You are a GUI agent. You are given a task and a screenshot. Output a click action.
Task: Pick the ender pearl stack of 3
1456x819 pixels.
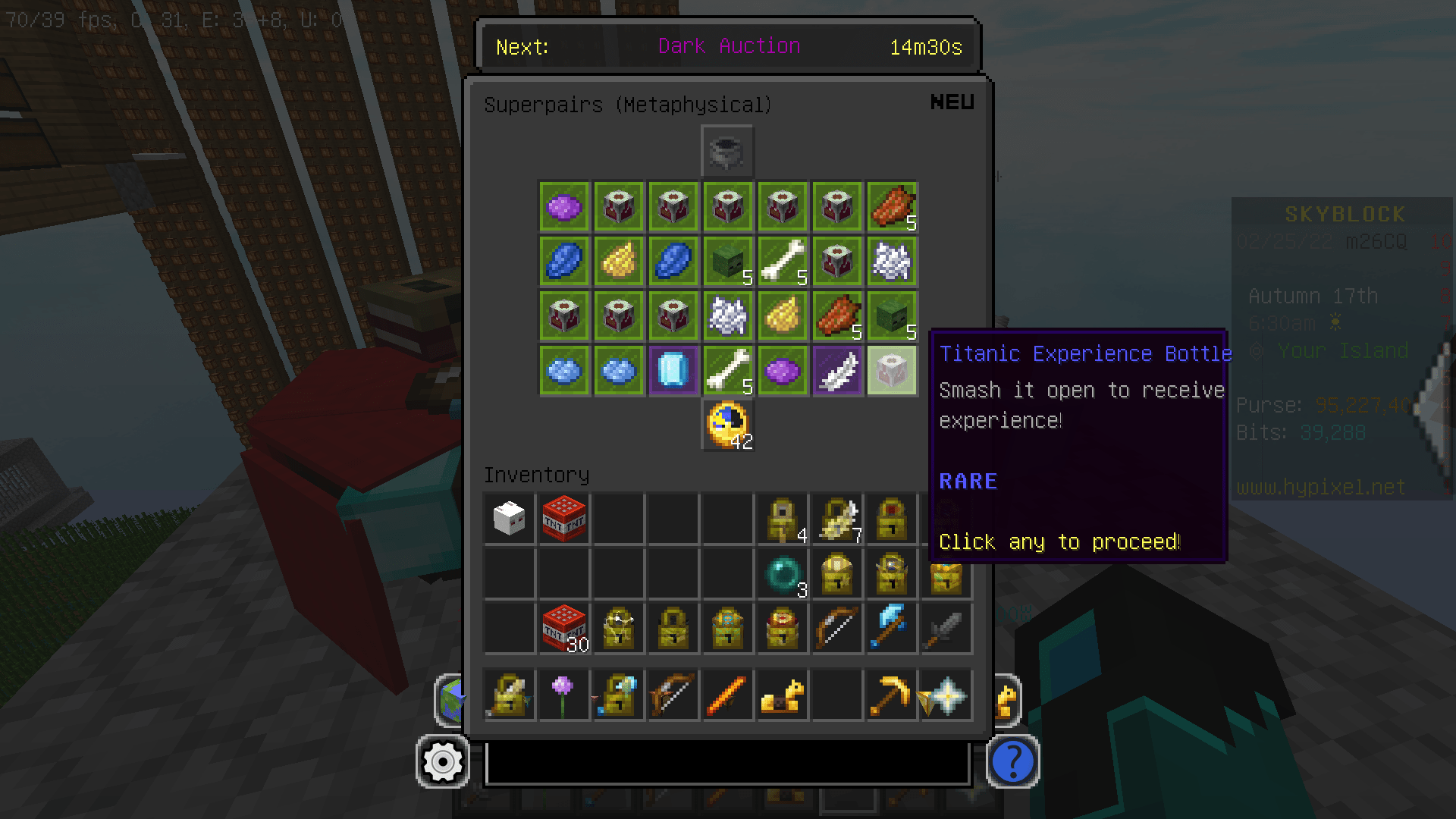[x=782, y=574]
